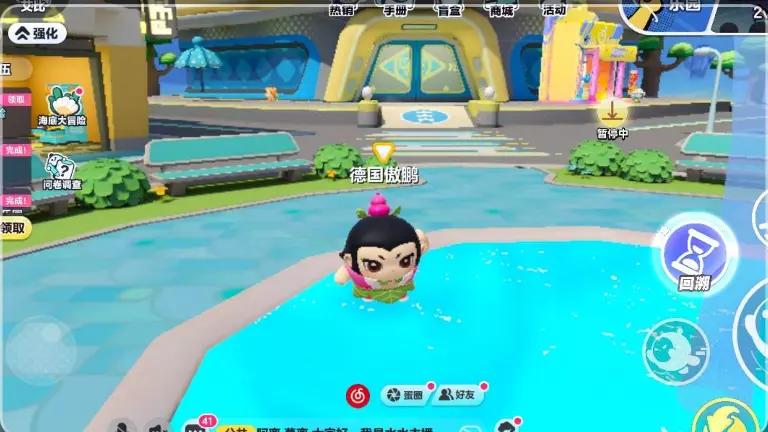Open the 海底大冒险 event icon
This screenshot has height=432, width=768.
click(x=61, y=104)
